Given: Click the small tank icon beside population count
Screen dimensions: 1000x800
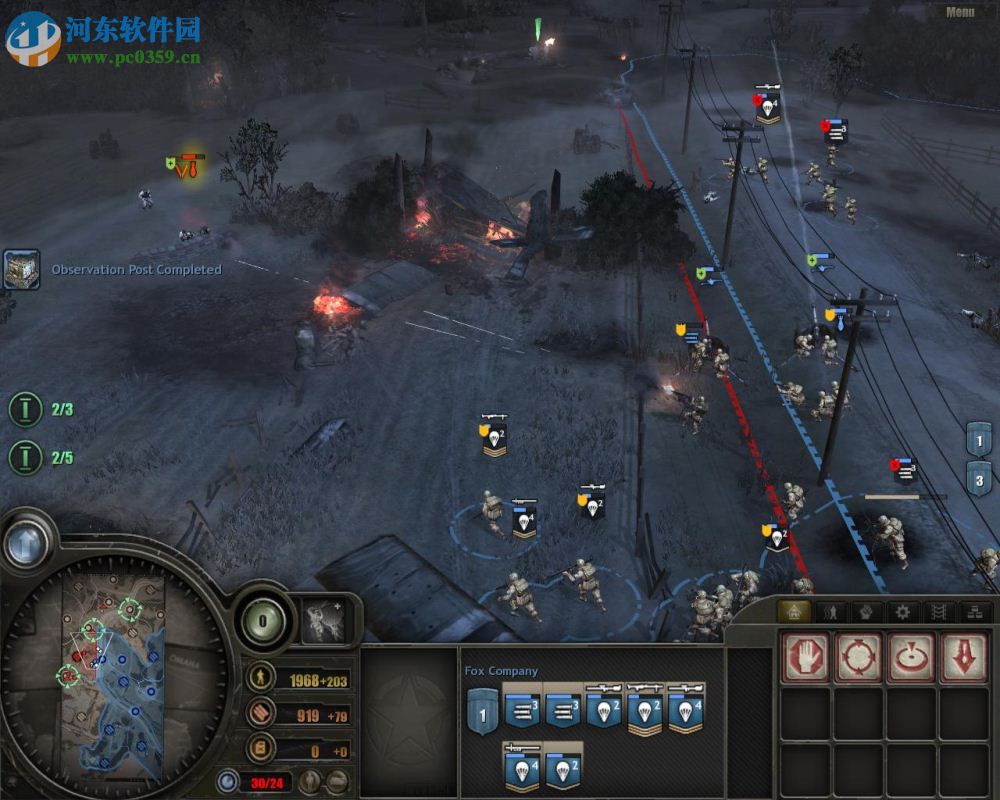Looking at the screenshot, I should click(338, 781).
